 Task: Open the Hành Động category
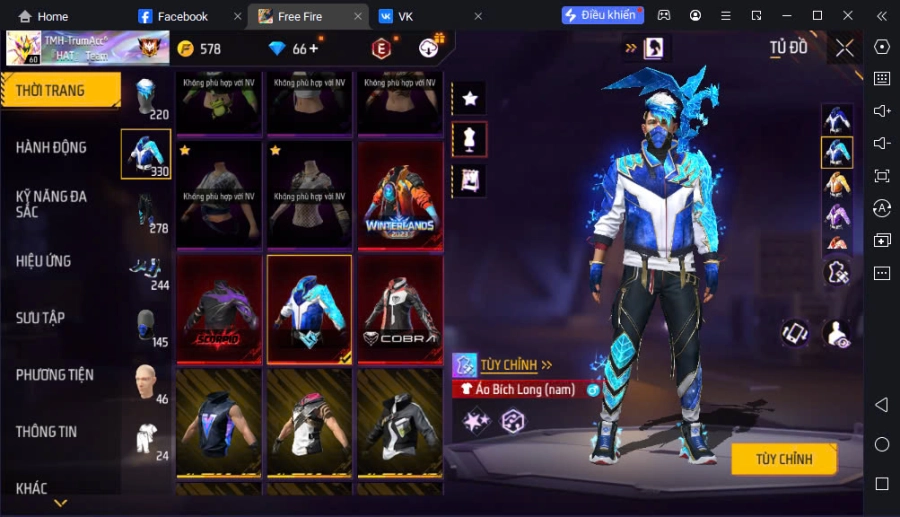52,148
